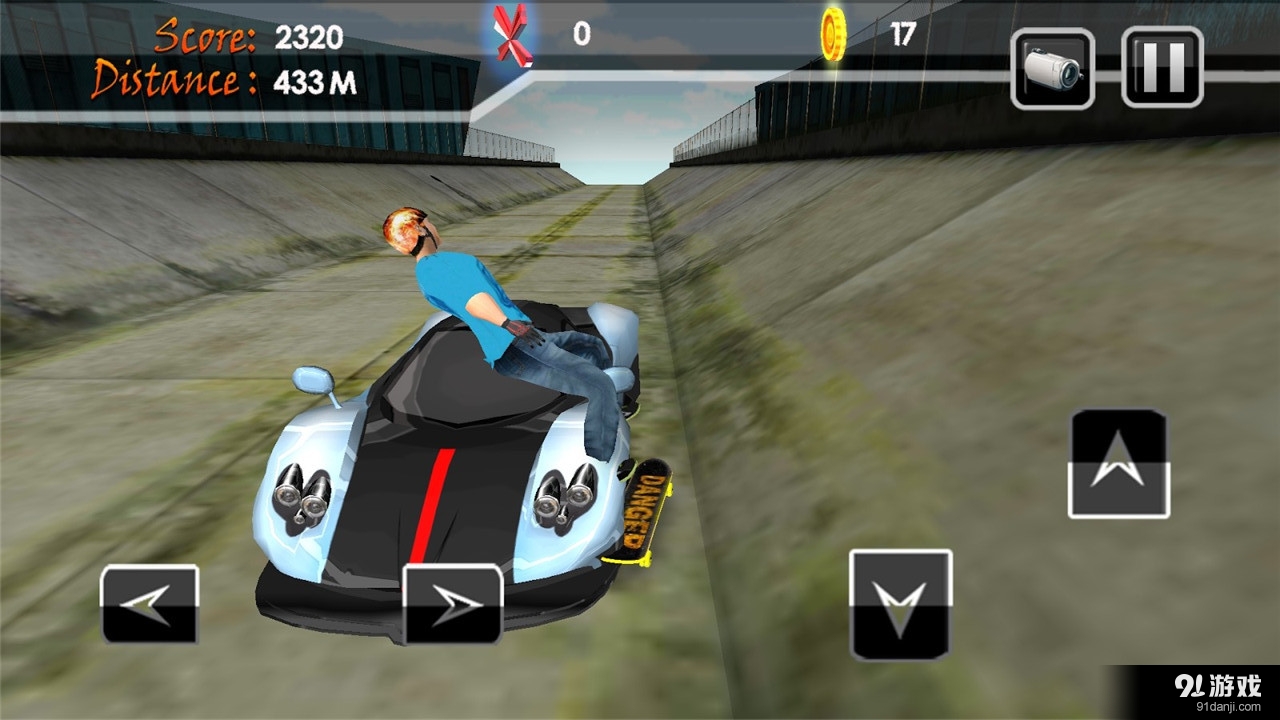Screen dimensions: 1280x720
Task: Steer right with the right arrow button
Action: [x=452, y=604]
